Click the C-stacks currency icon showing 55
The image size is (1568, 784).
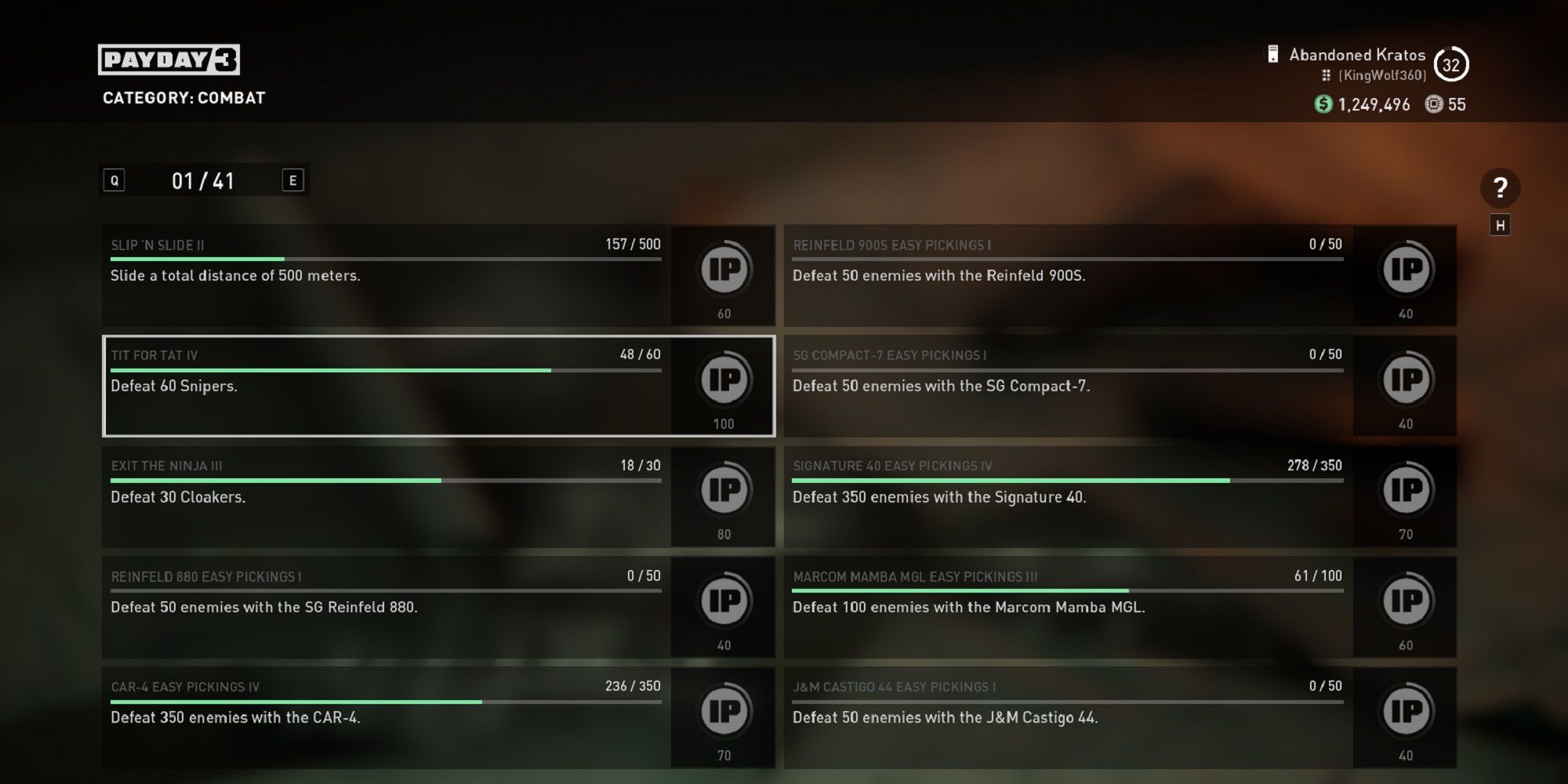(x=1436, y=103)
